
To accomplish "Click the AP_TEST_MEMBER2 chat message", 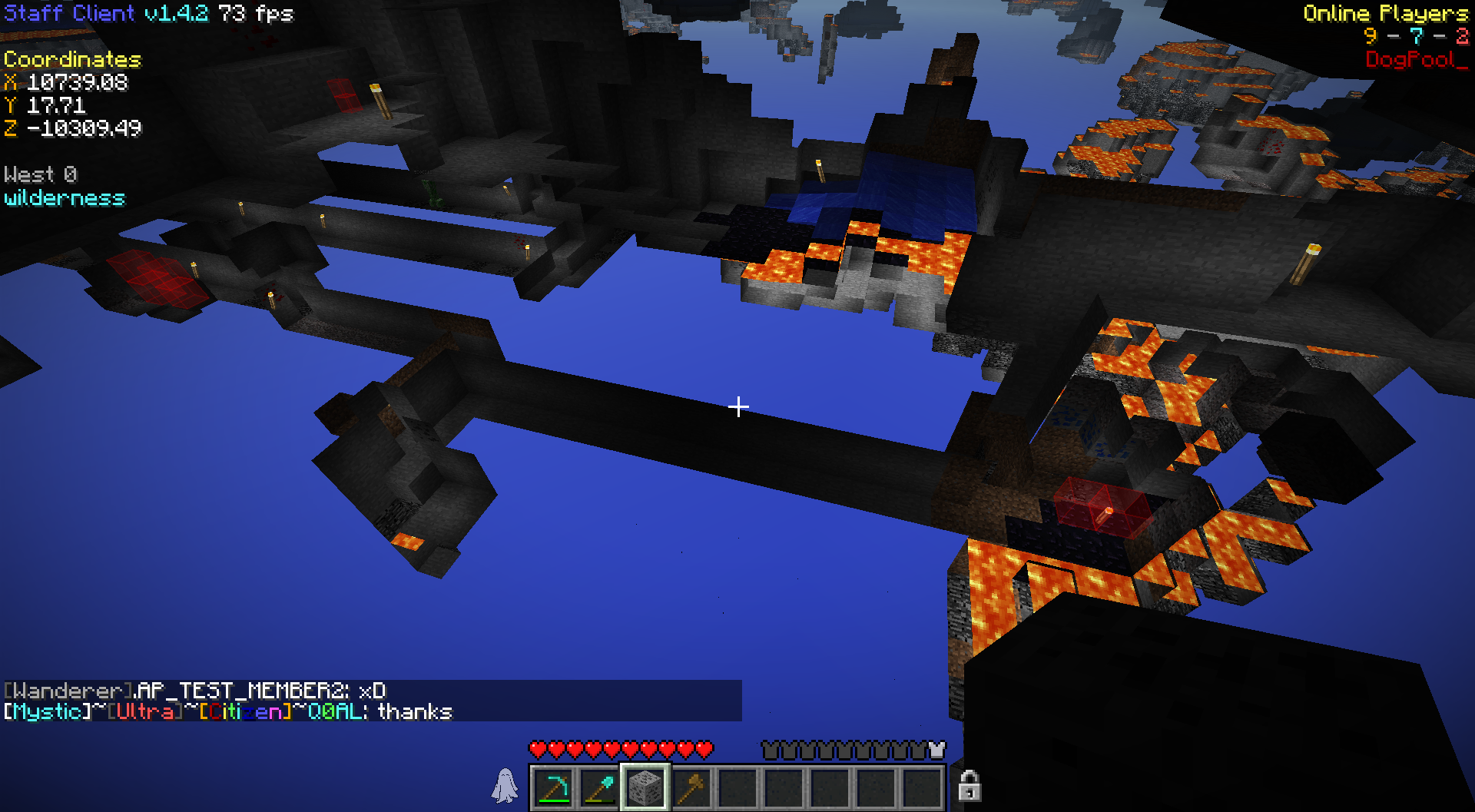I will 195,691.
